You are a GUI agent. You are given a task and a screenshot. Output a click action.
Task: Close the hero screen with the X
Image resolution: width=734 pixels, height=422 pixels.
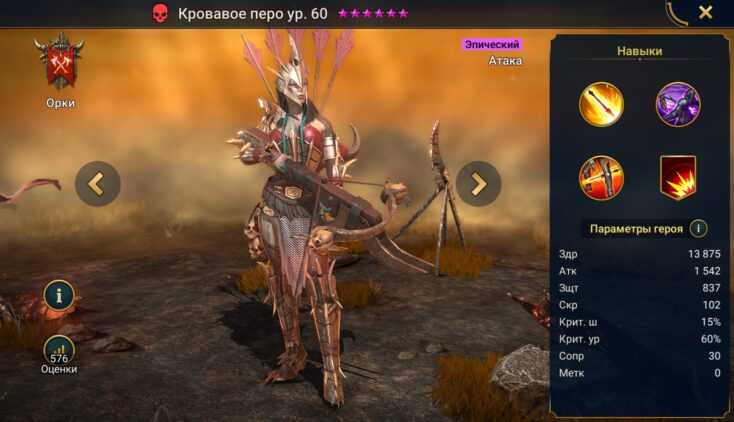click(x=705, y=13)
